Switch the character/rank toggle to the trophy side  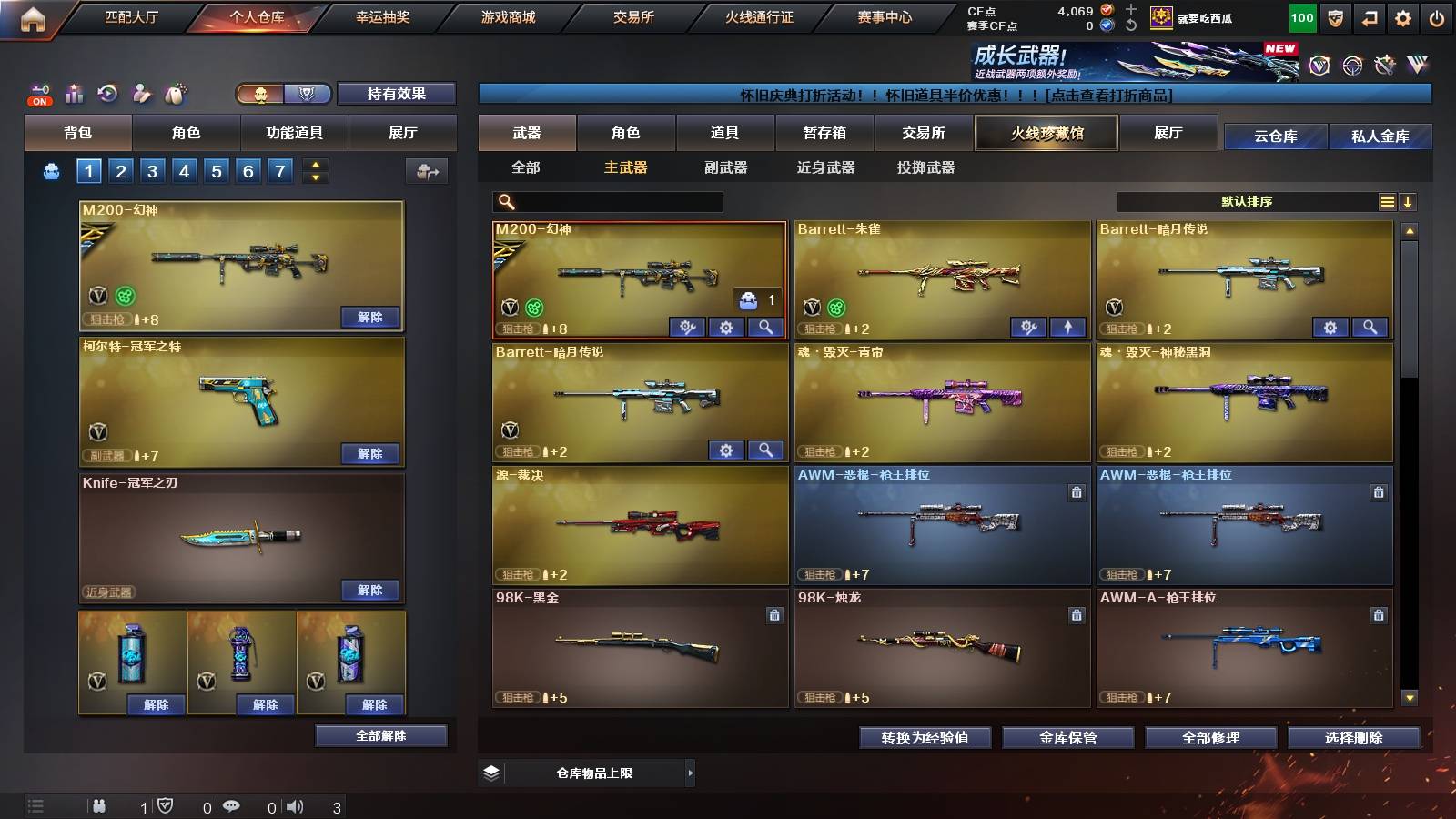(x=308, y=93)
